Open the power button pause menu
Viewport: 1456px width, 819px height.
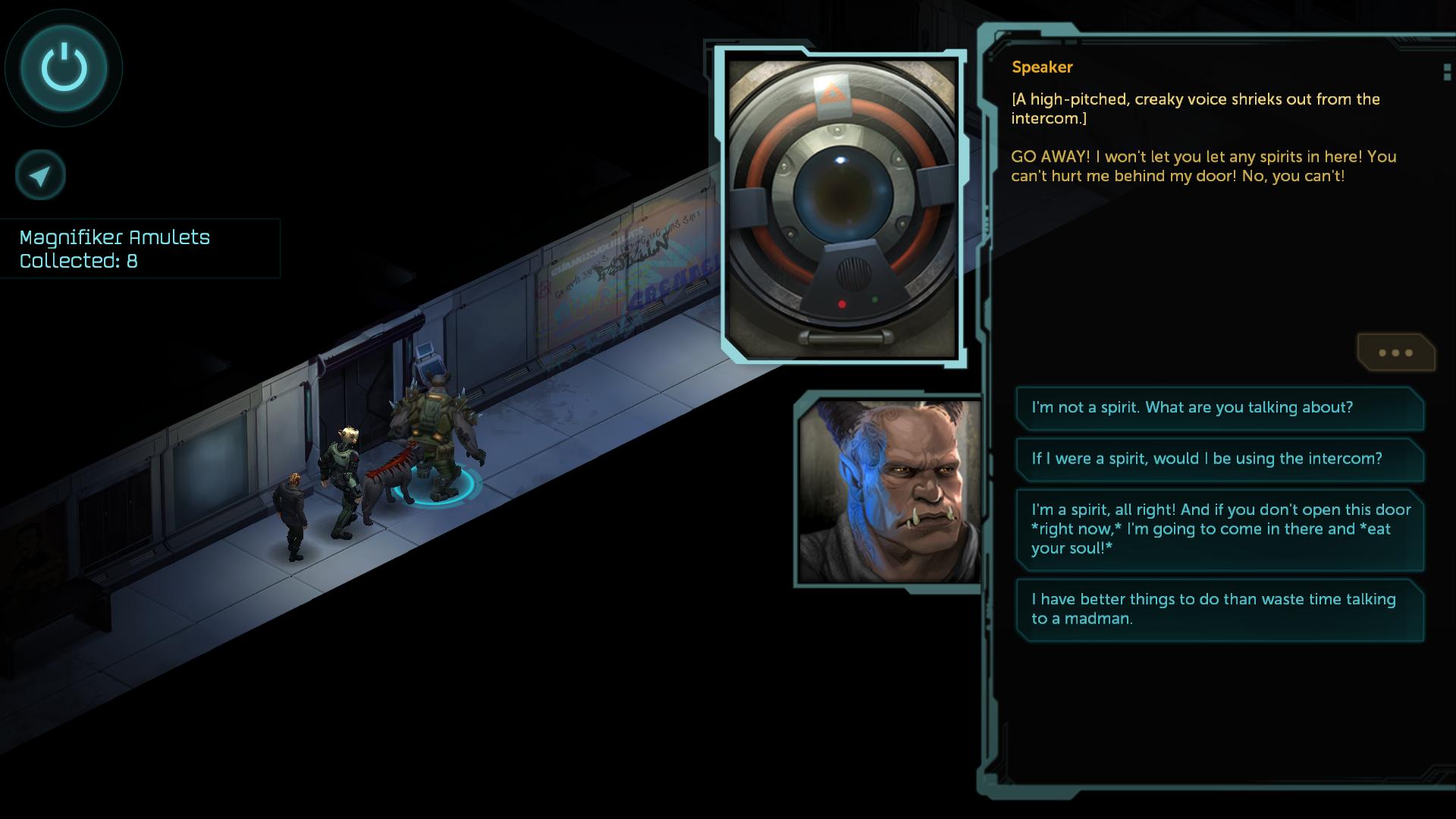coord(64,67)
